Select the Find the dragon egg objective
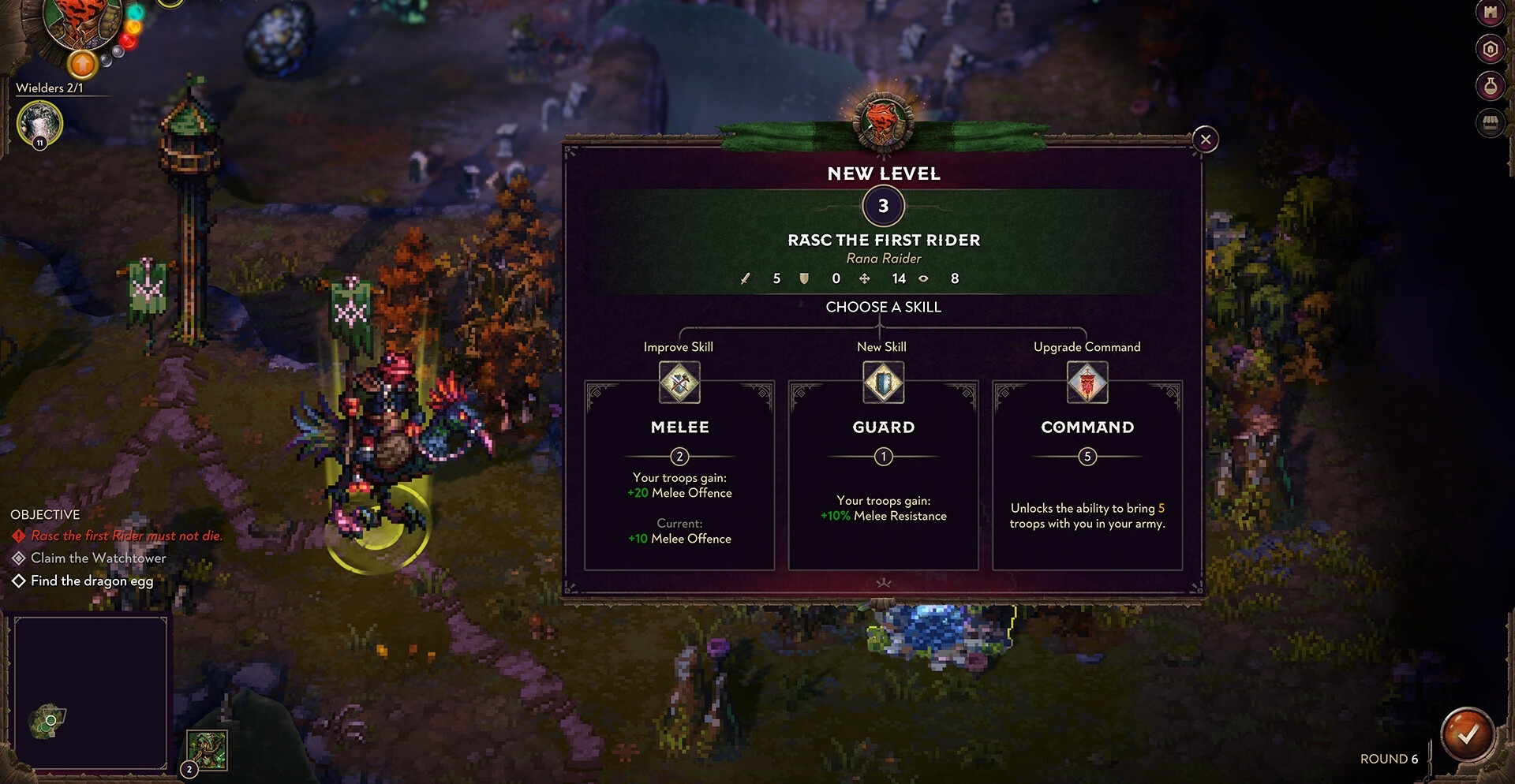This screenshot has height=784, width=1515. pos(92,581)
